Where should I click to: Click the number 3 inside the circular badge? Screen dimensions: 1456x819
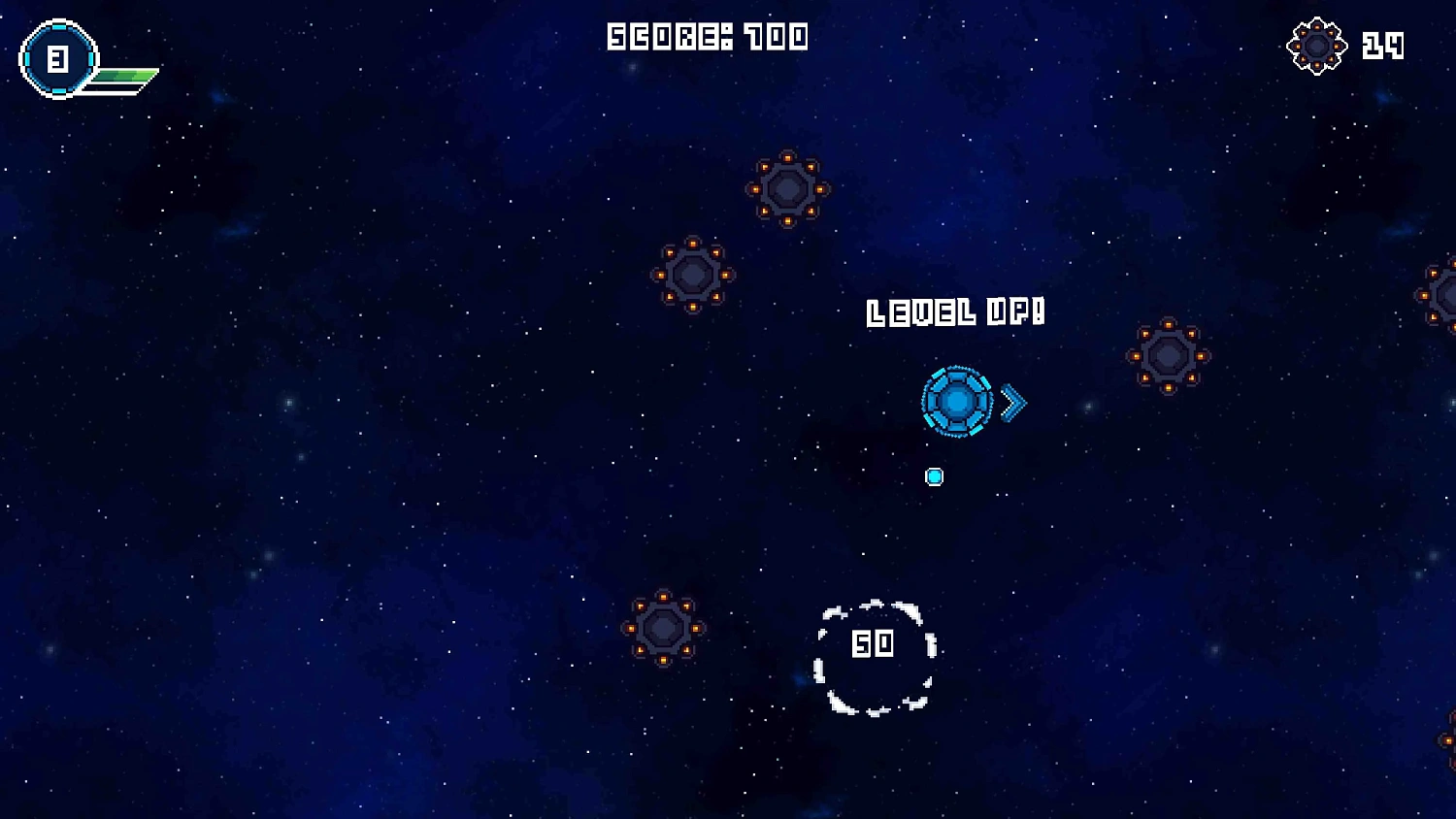[57, 58]
